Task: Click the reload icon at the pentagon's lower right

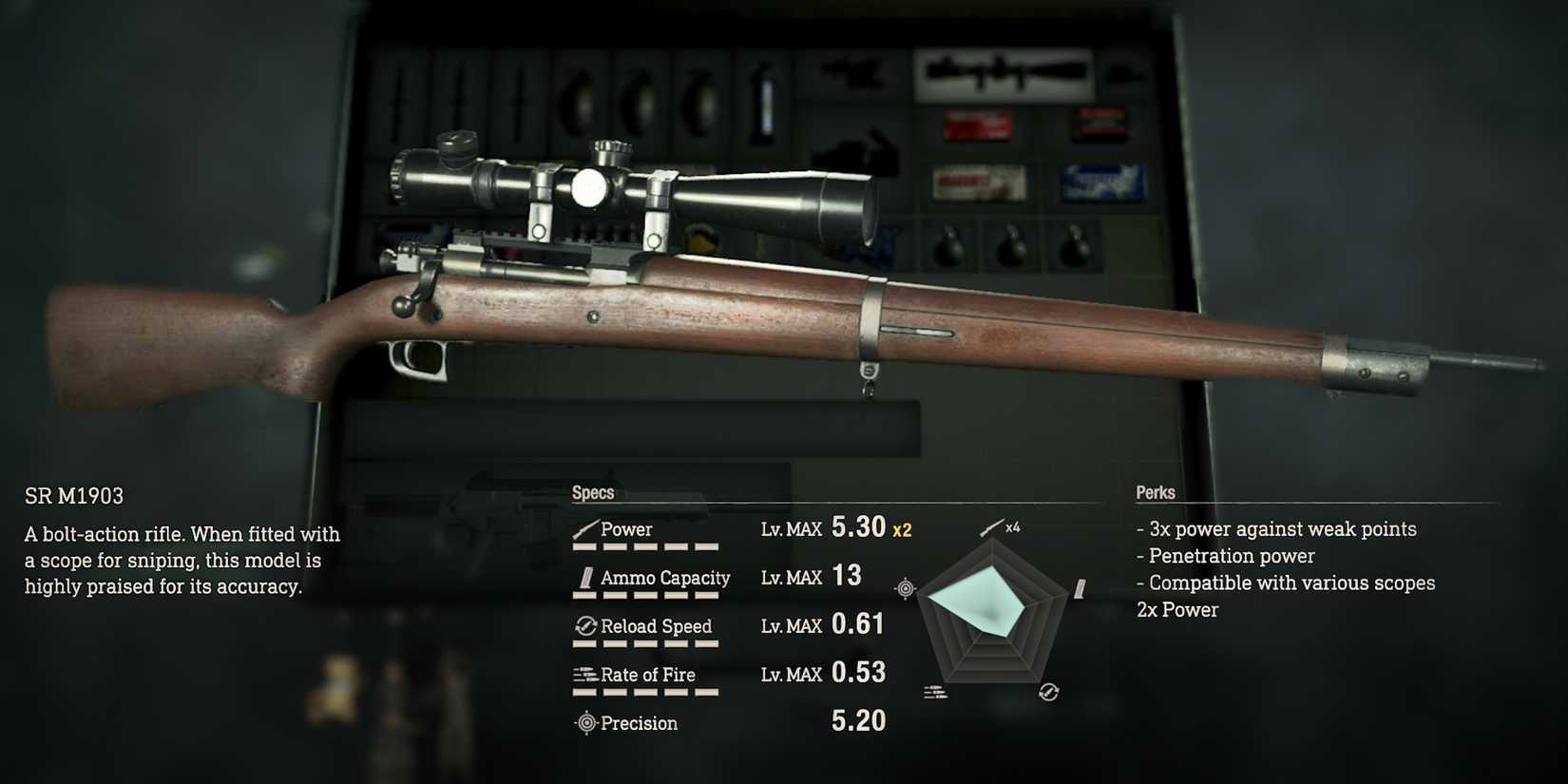Action: (x=1048, y=691)
